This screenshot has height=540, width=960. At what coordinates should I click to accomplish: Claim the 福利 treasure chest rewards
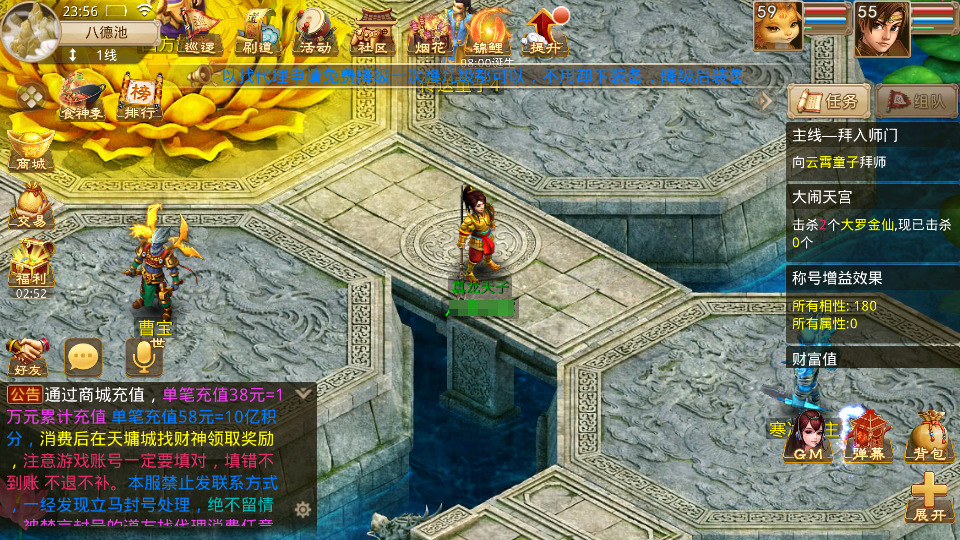click(x=30, y=262)
